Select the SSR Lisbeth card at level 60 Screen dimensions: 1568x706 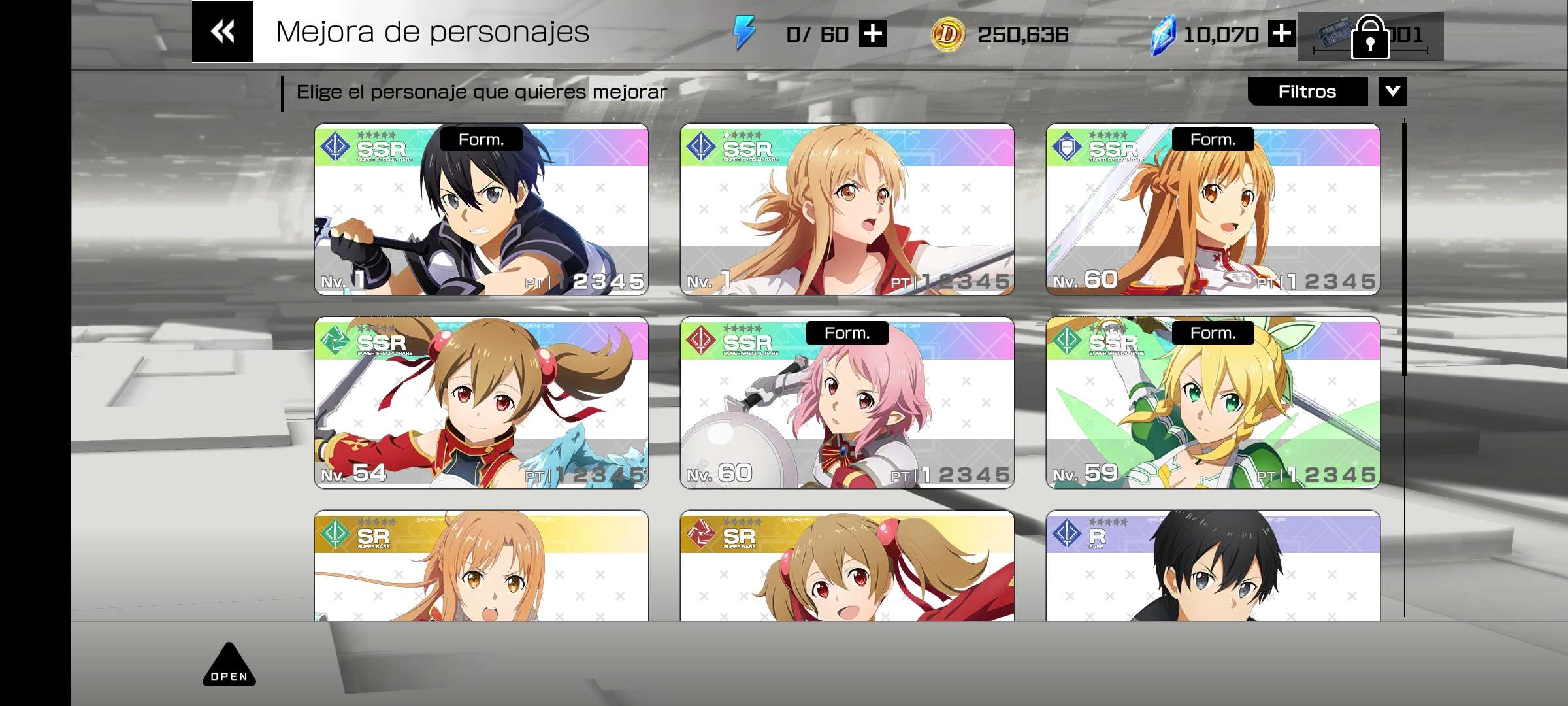(x=847, y=403)
